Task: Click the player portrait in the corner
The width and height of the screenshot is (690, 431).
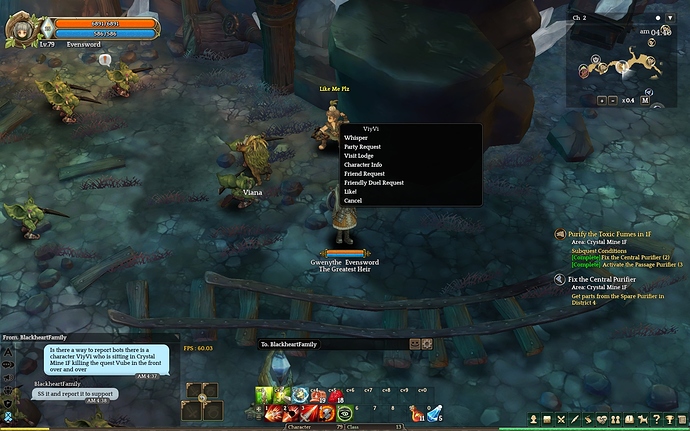Action: [20, 28]
